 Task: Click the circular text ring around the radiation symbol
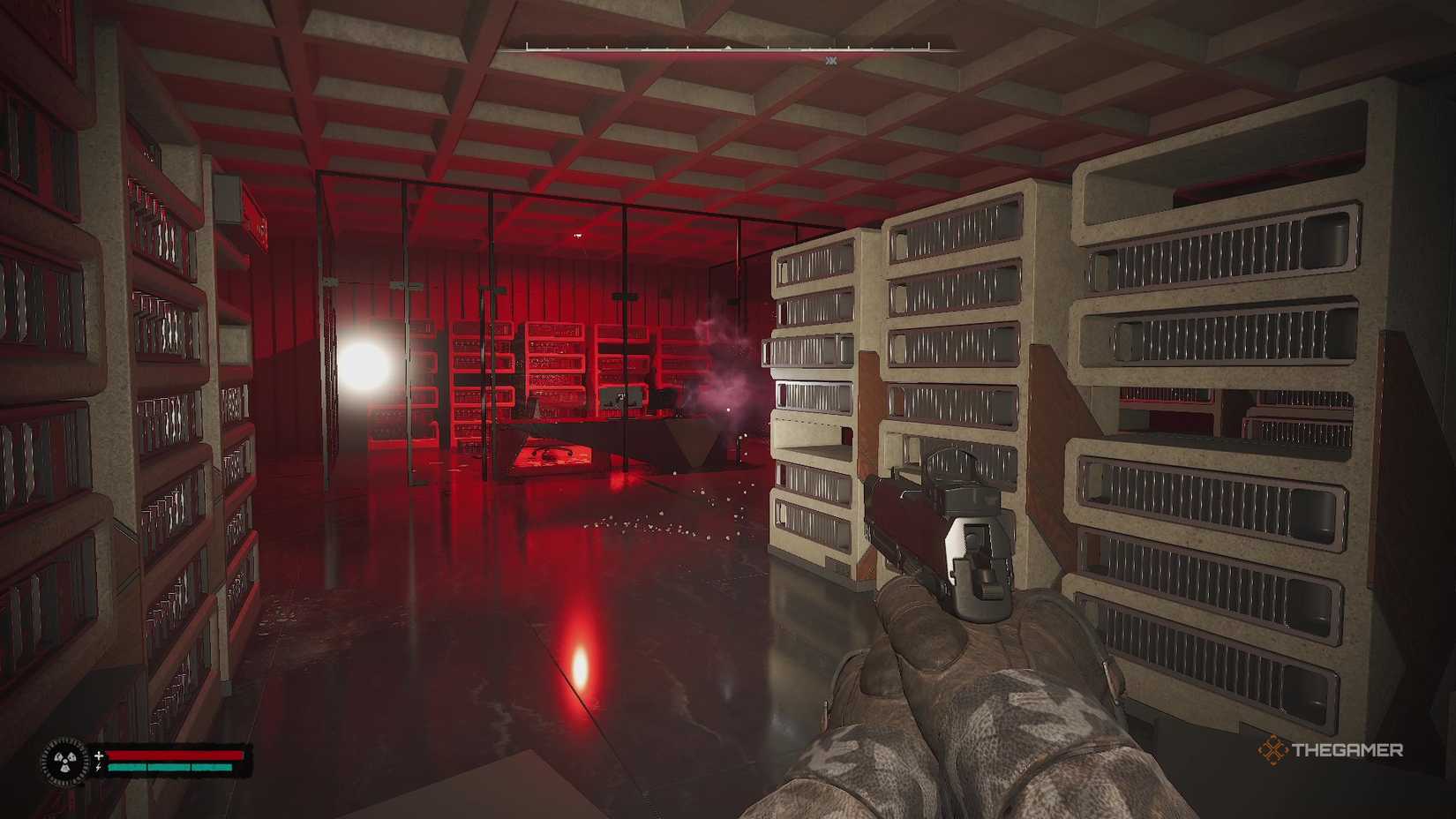click(64, 741)
